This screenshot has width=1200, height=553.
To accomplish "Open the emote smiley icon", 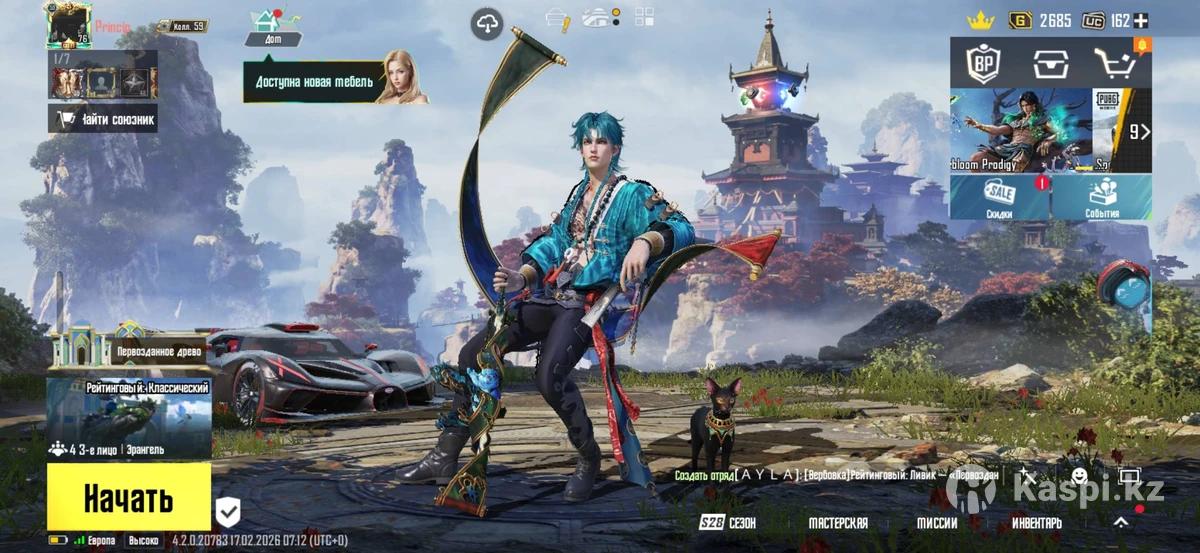I will coord(1079,476).
